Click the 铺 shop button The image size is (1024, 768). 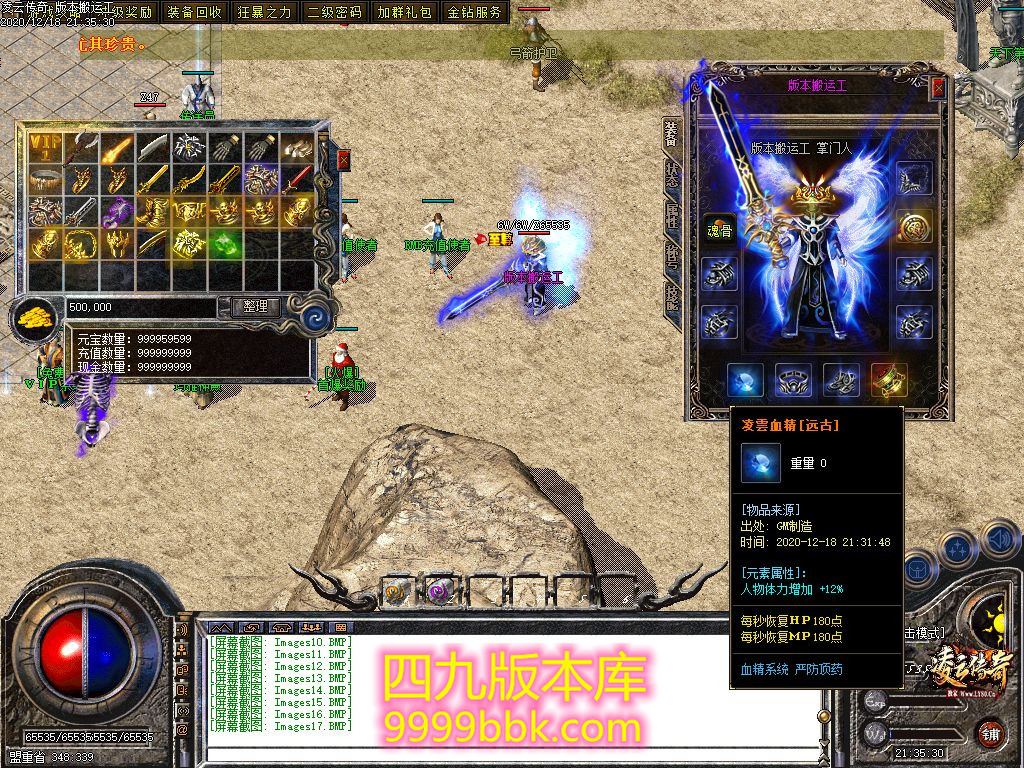tap(989, 733)
